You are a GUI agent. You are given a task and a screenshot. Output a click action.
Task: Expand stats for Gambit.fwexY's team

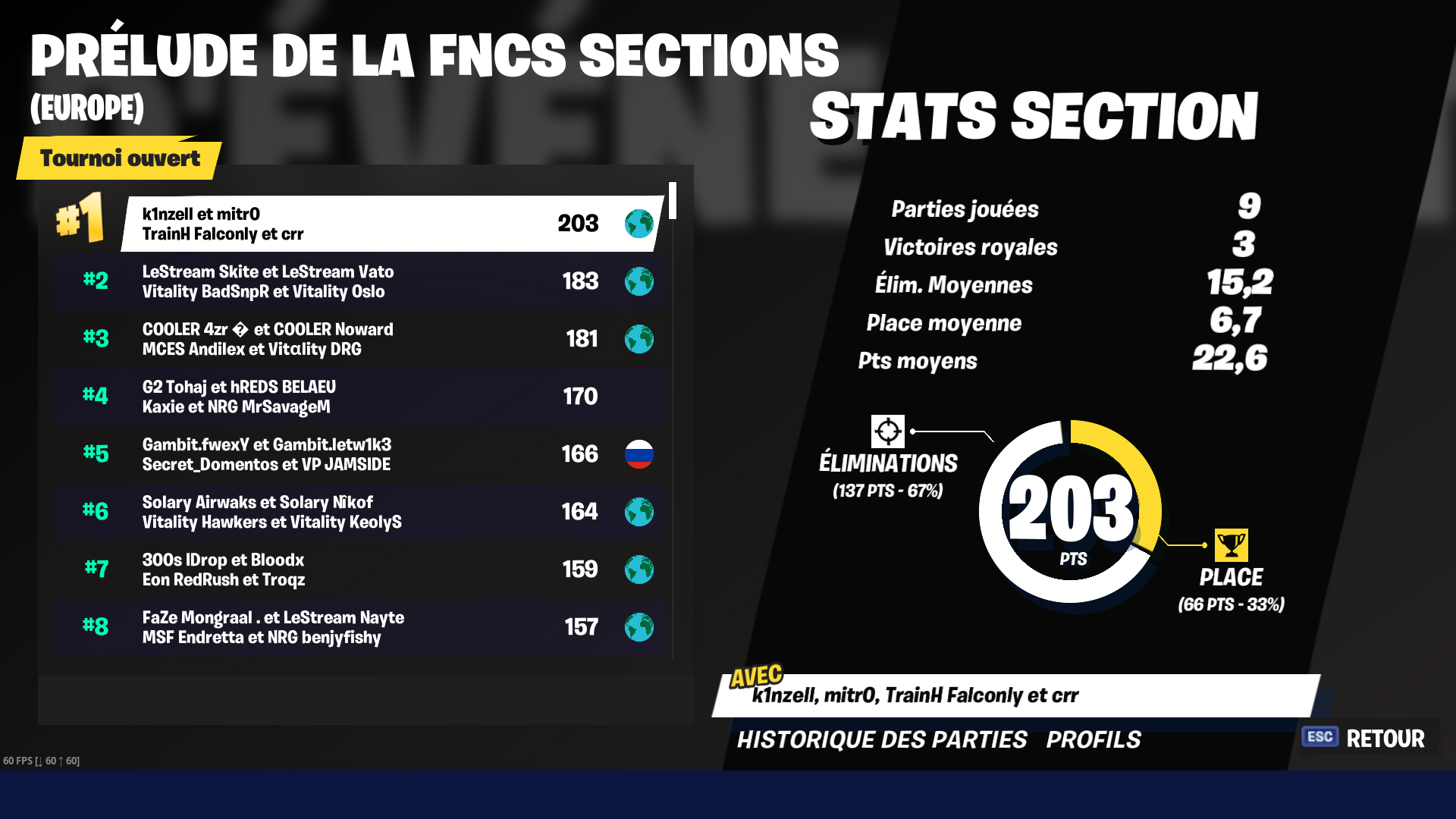coord(360,454)
